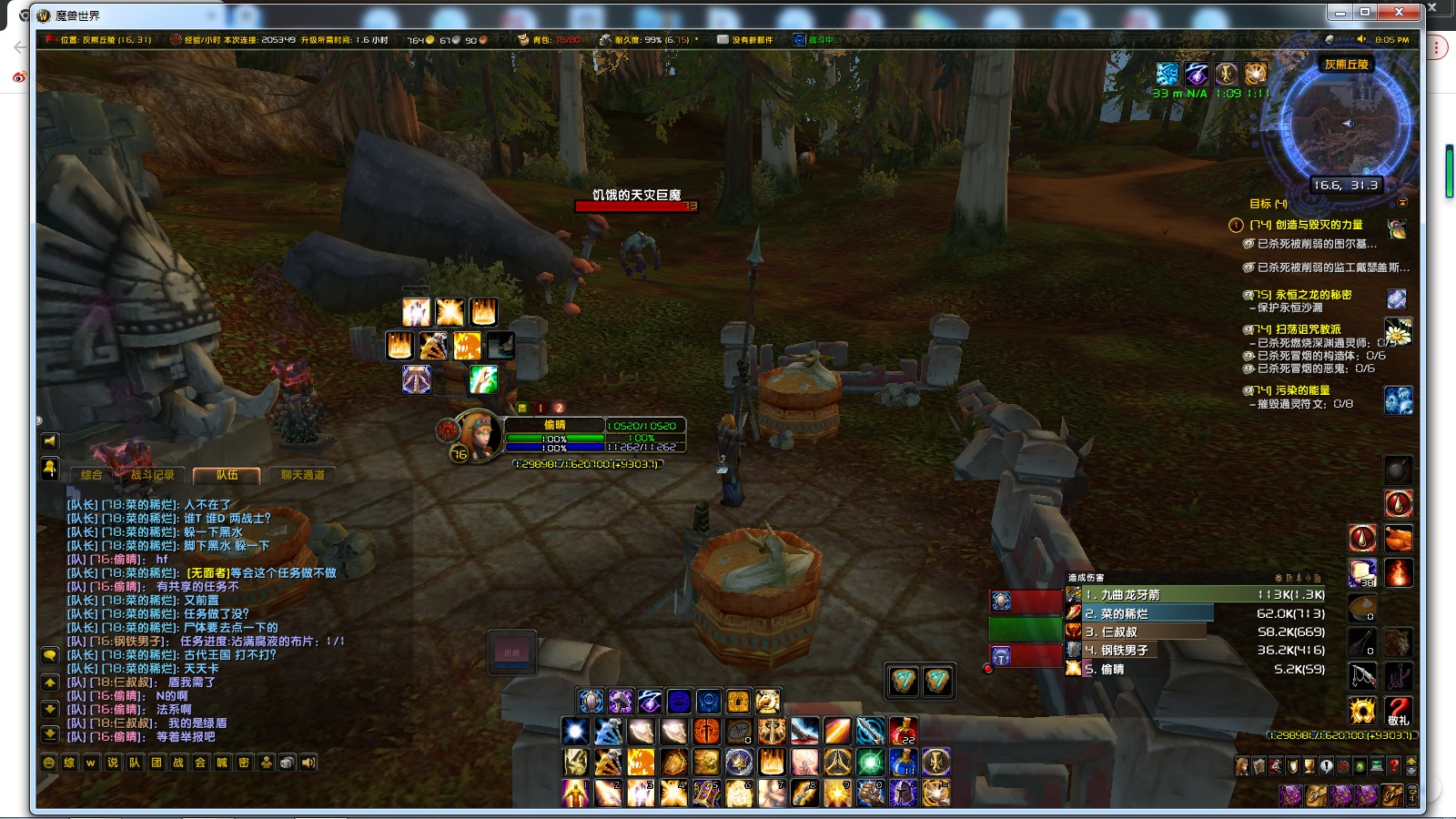Viewport: 1456px width, 819px height.
Task: Activate the ability bound to key 1
Action: pos(576,793)
